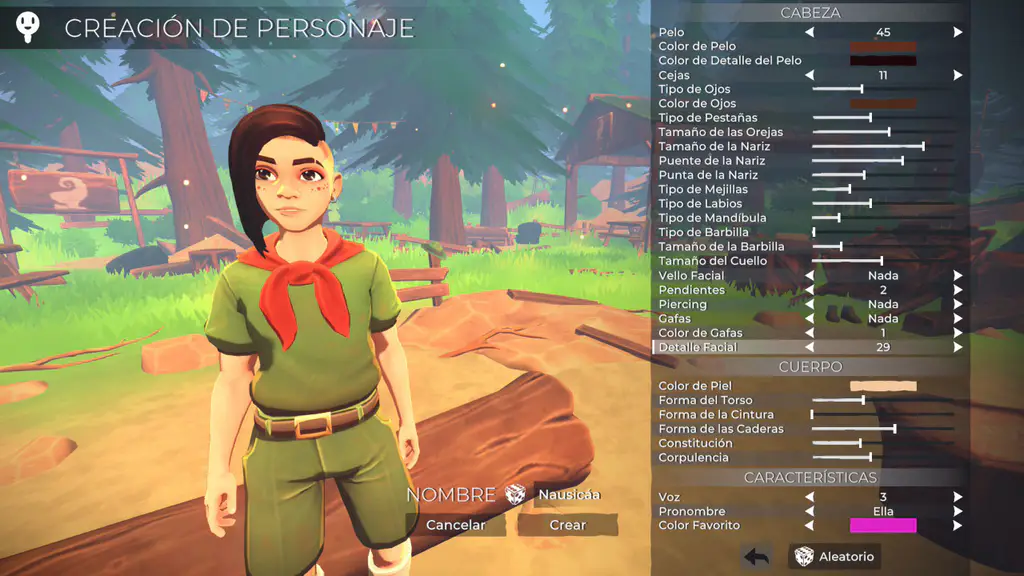Select previous Cejas option with left arrow
Image resolution: width=1024 pixels, height=576 pixels.
pos(810,75)
